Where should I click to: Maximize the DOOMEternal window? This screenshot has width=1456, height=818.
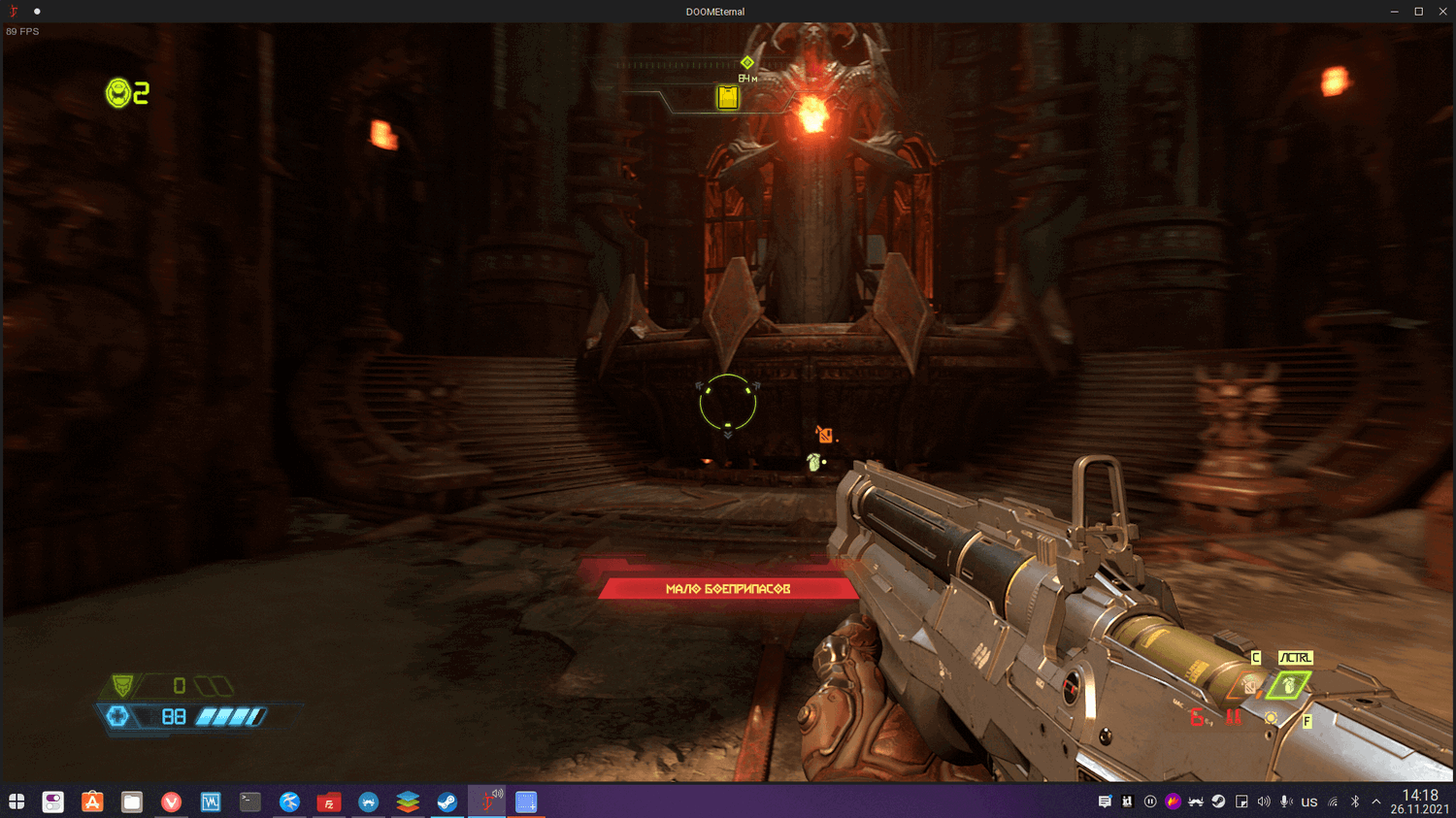[x=1418, y=12]
